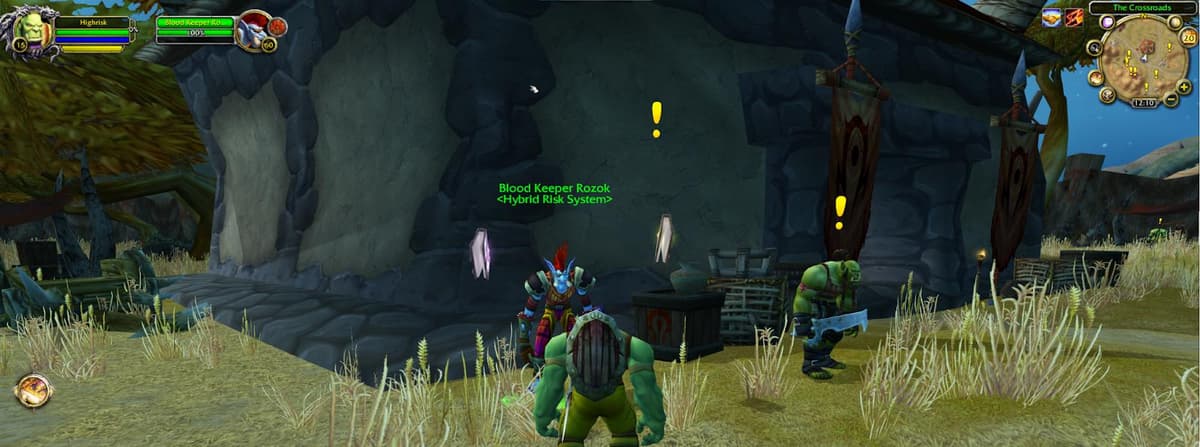
Task: Open the calendar button showing 20
Action: click(1188, 38)
